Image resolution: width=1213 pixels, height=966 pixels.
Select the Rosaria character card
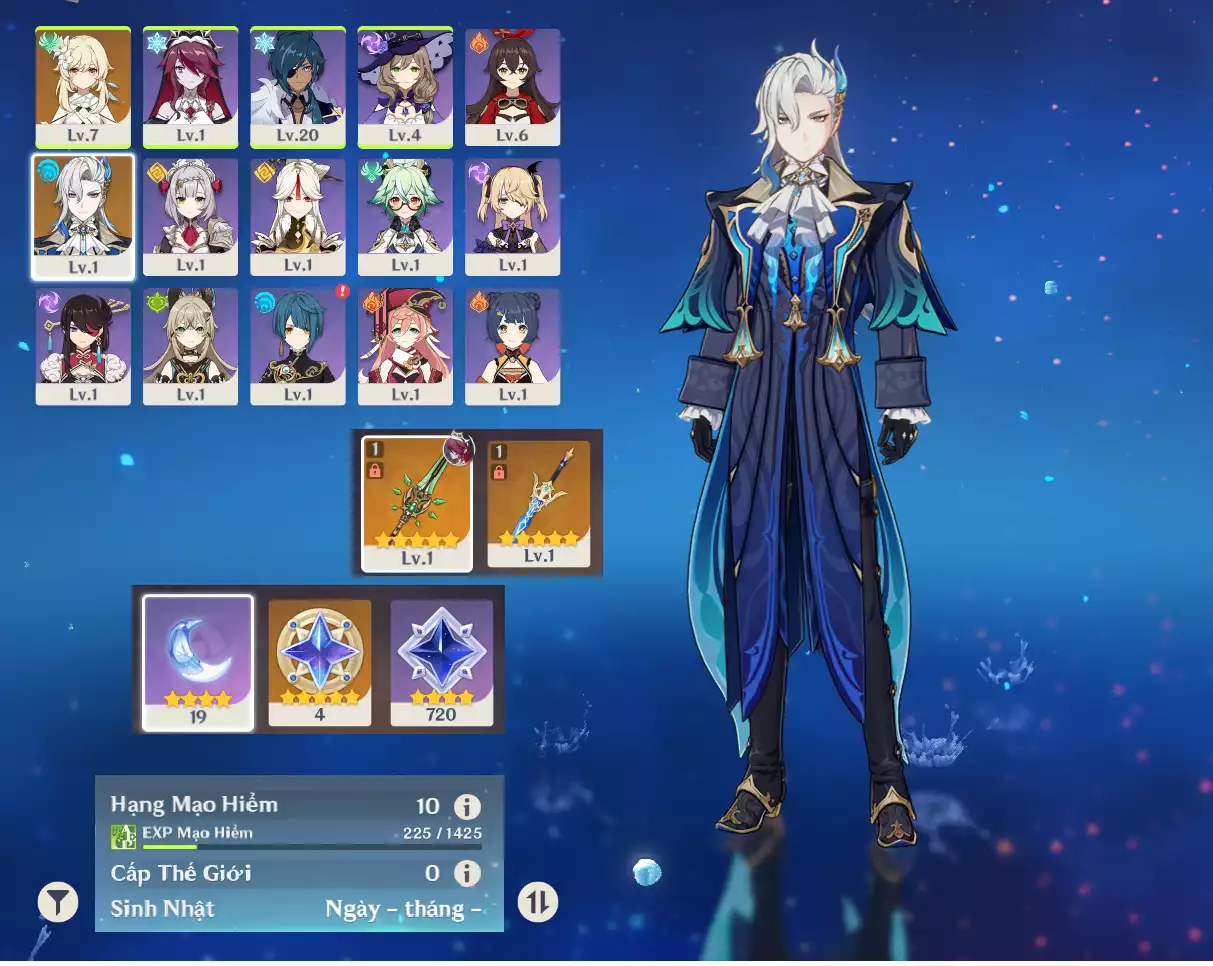(190, 88)
